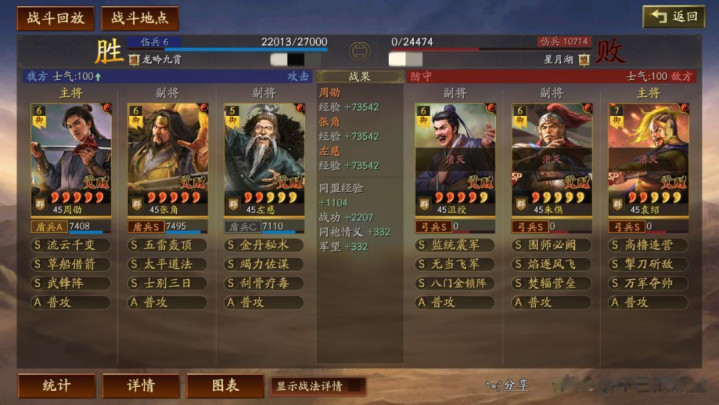Viewport: 719px width, 405px height.
Task: View the 焰逐风飞 skill
Action: [x=552, y=264]
